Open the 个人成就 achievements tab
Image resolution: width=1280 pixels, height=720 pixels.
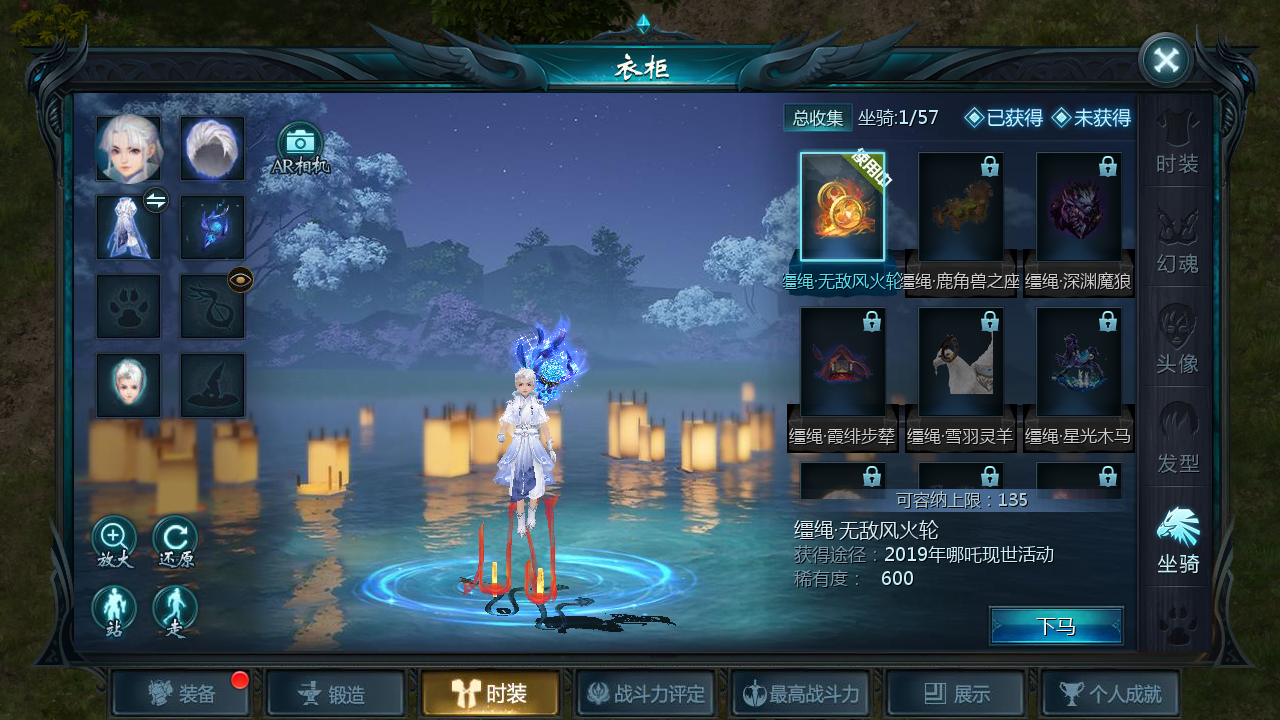click(x=1110, y=693)
